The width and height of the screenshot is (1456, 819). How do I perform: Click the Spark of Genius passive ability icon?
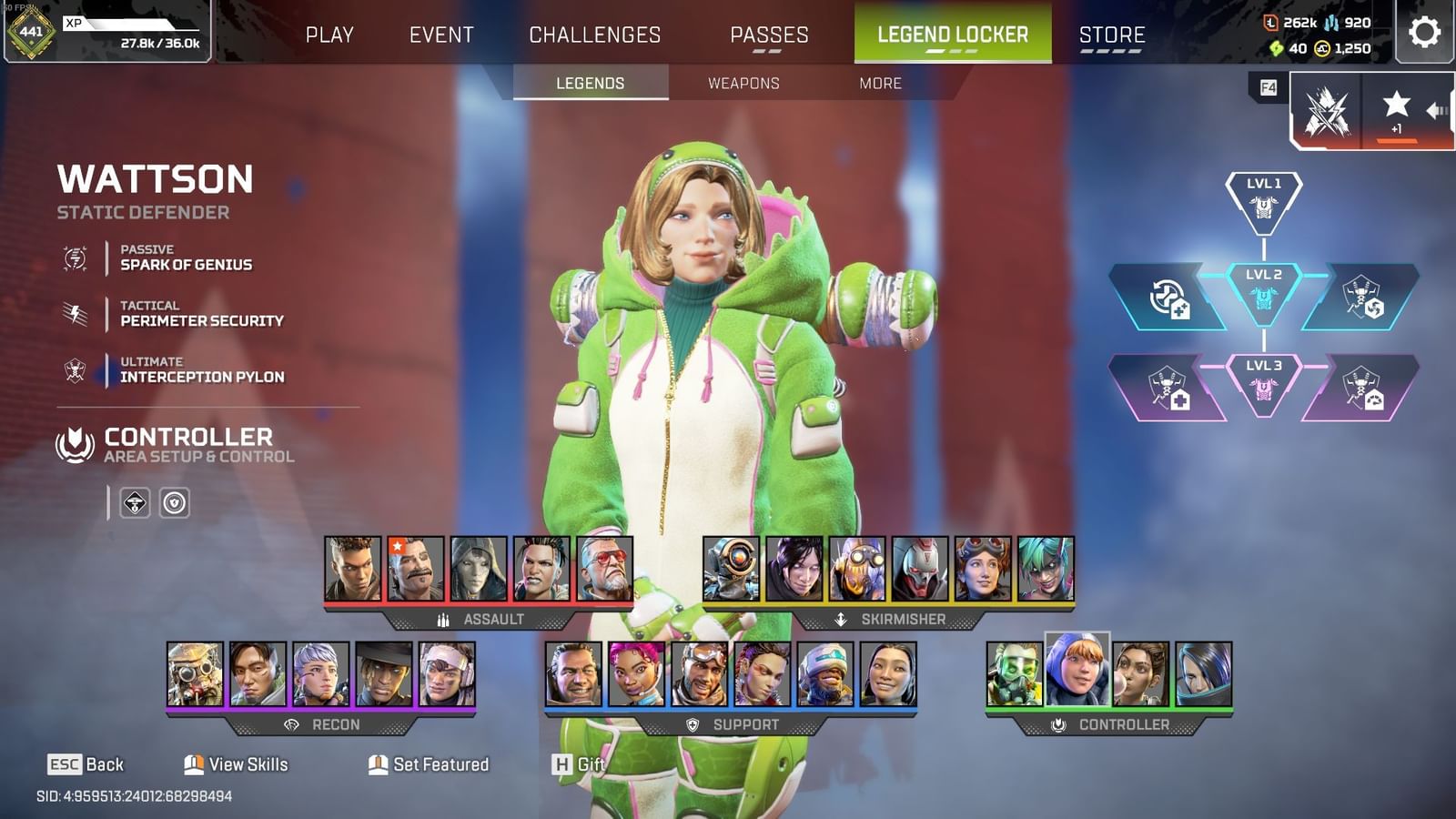point(75,258)
